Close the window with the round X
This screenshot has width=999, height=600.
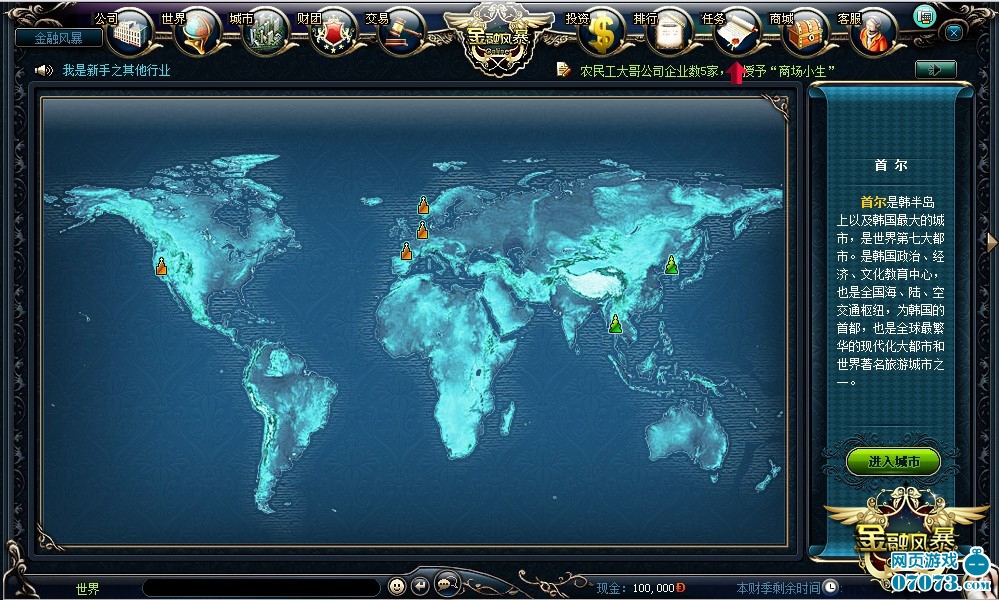(x=954, y=32)
